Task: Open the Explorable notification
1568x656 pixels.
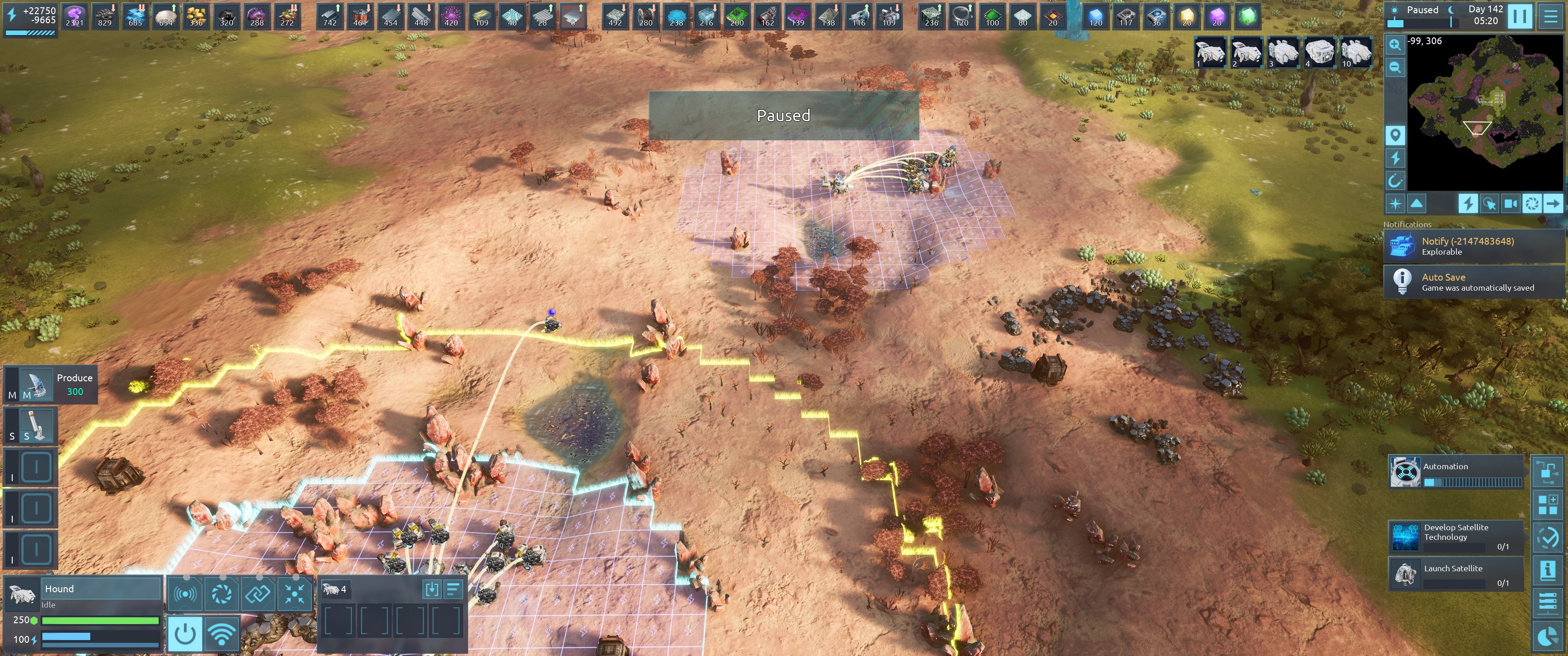Action: [x=1473, y=246]
